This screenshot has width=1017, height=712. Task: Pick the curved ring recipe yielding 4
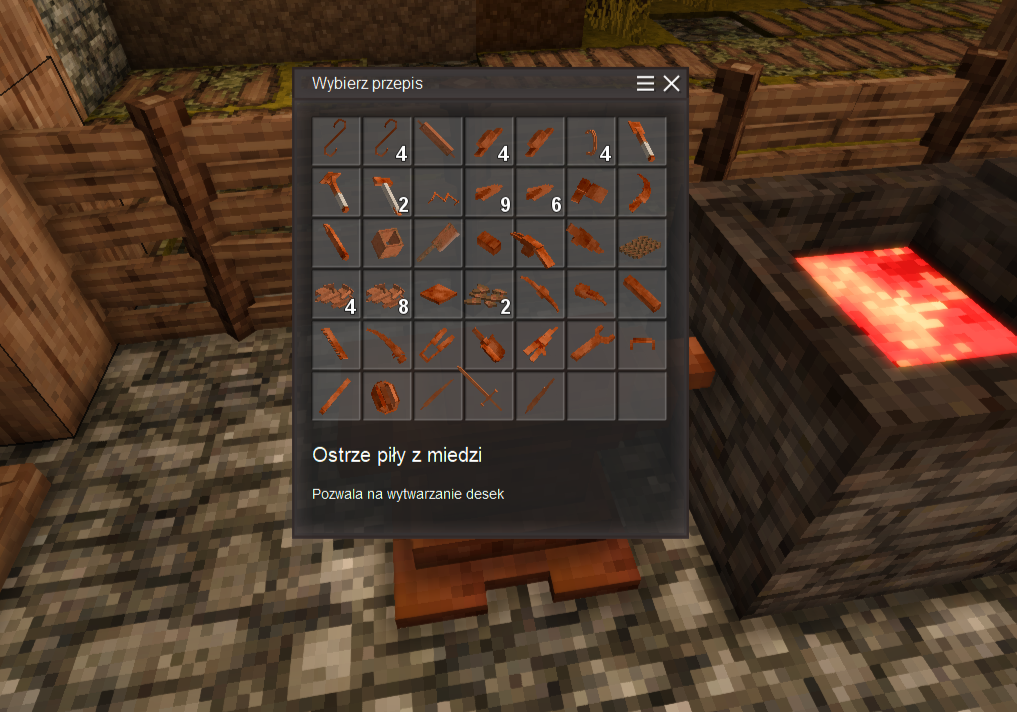click(591, 142)
